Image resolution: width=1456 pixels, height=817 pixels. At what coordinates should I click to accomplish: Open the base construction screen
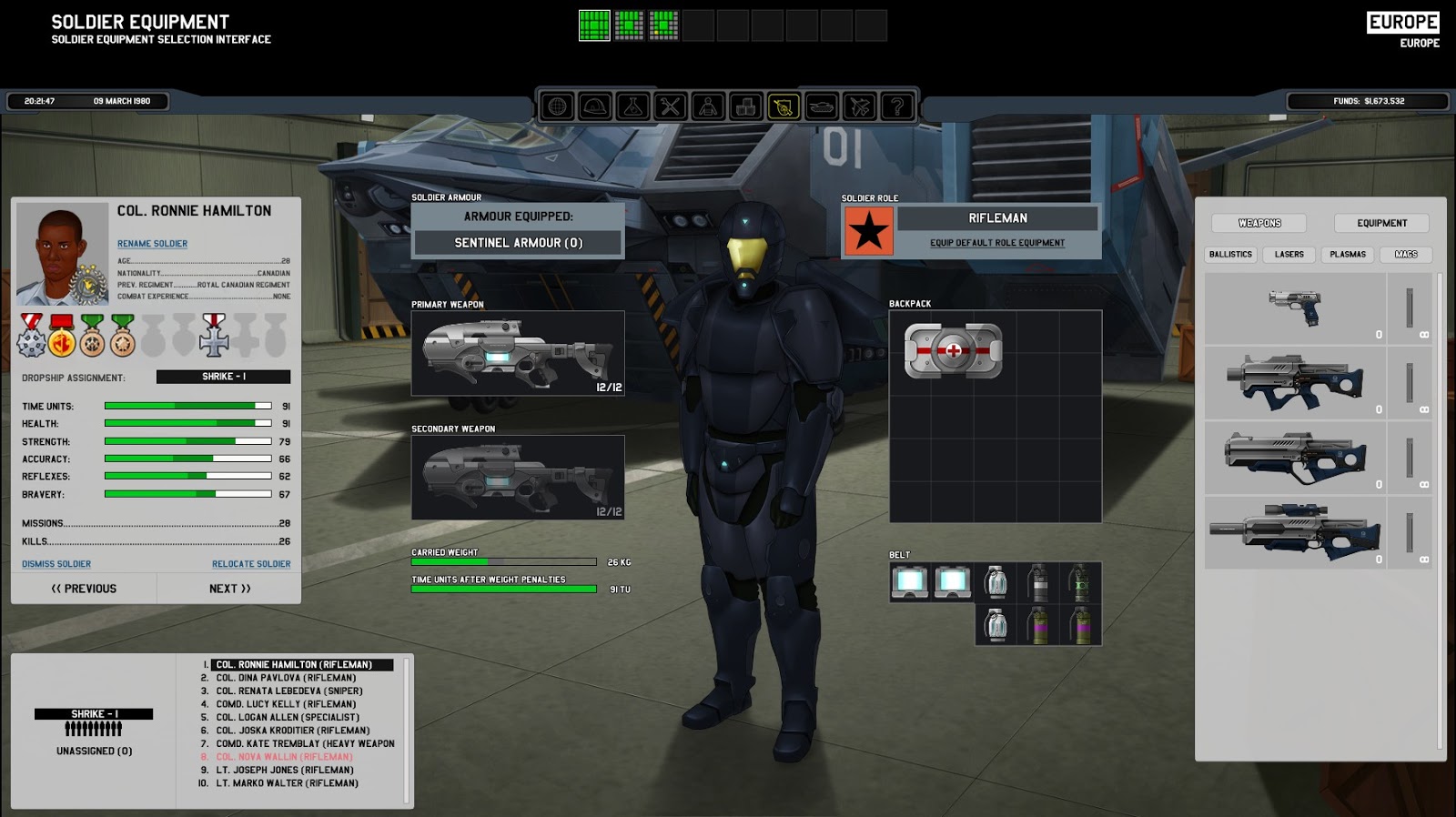(x=593, y=106)
